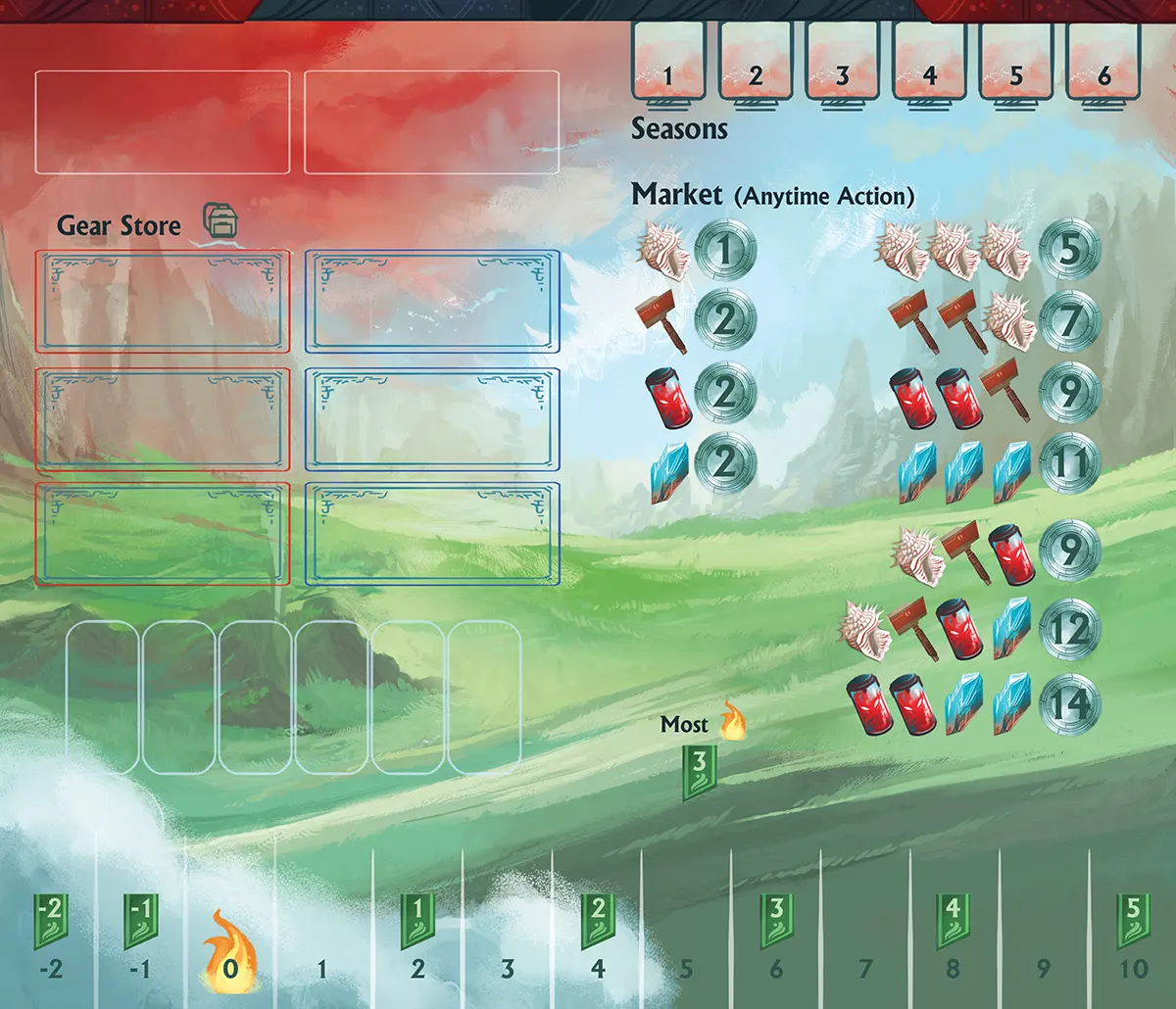Open the Gear Store deck icon
1176x1009 pixels.
pyautogui.click(x=220, y=222)
